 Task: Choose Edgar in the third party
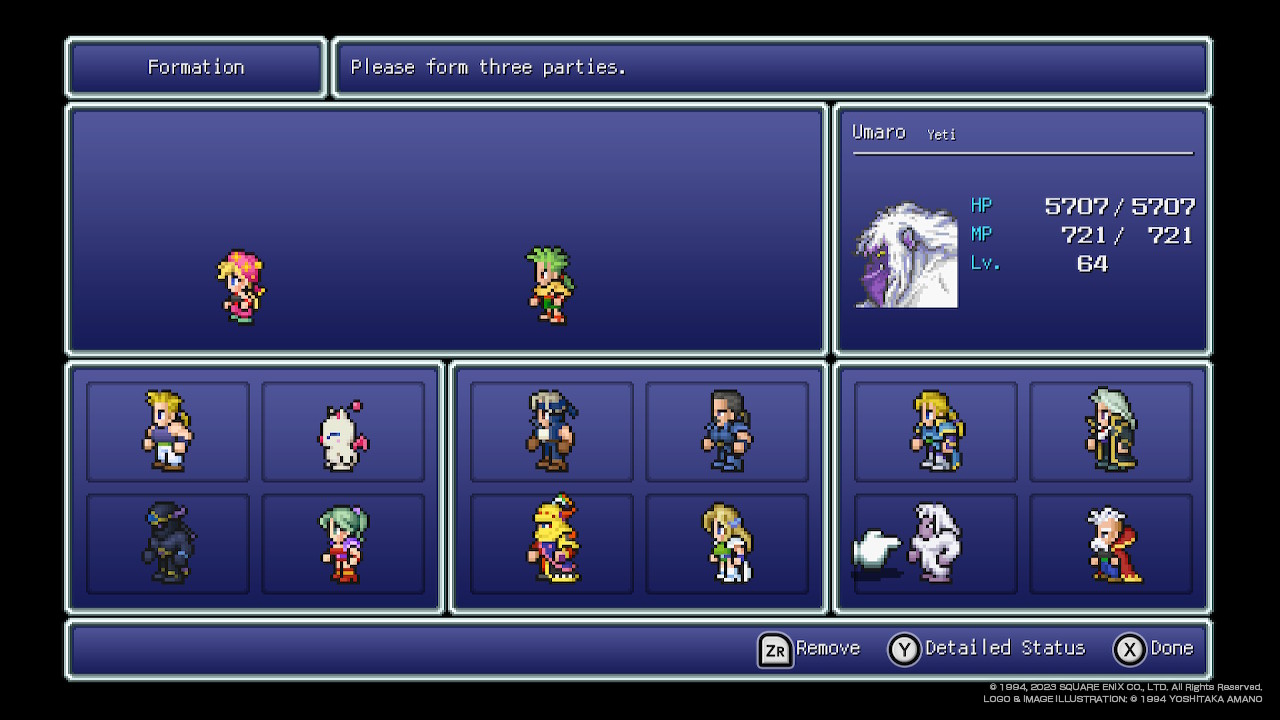pos(936,431)
